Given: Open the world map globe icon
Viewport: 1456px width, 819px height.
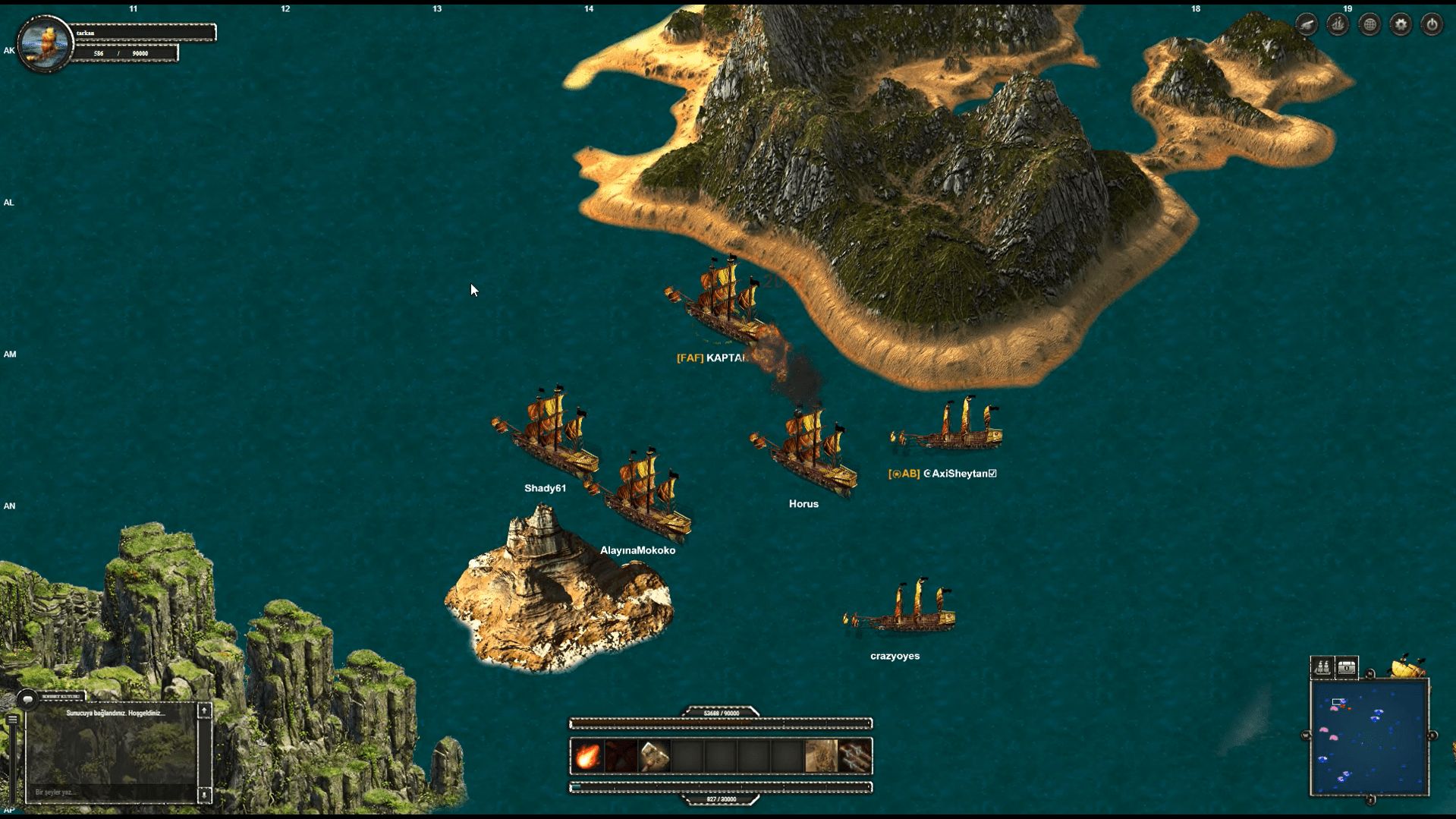Looking at the screenshot, I should 1370,25.
